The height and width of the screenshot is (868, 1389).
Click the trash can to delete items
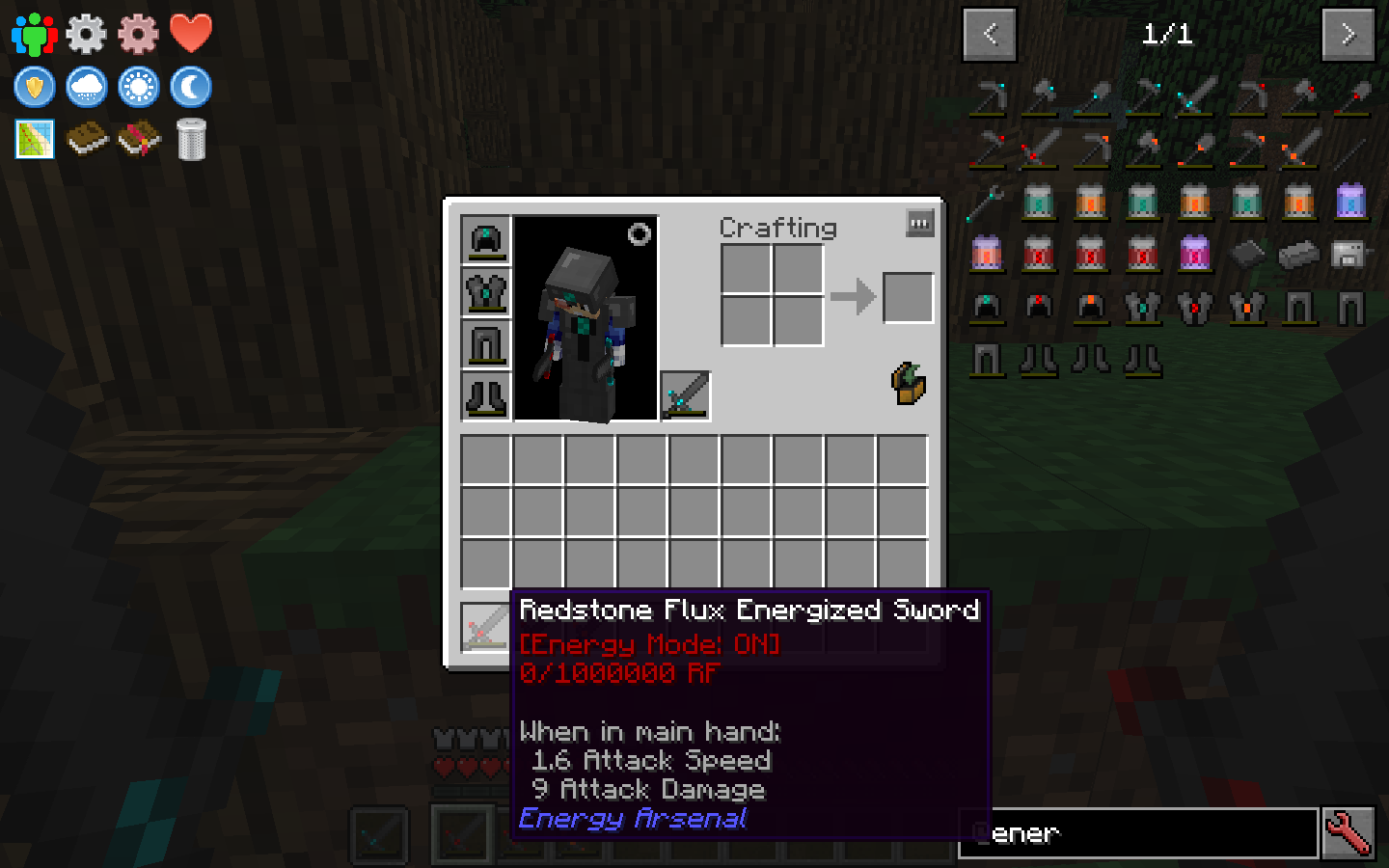coord(190,138)
